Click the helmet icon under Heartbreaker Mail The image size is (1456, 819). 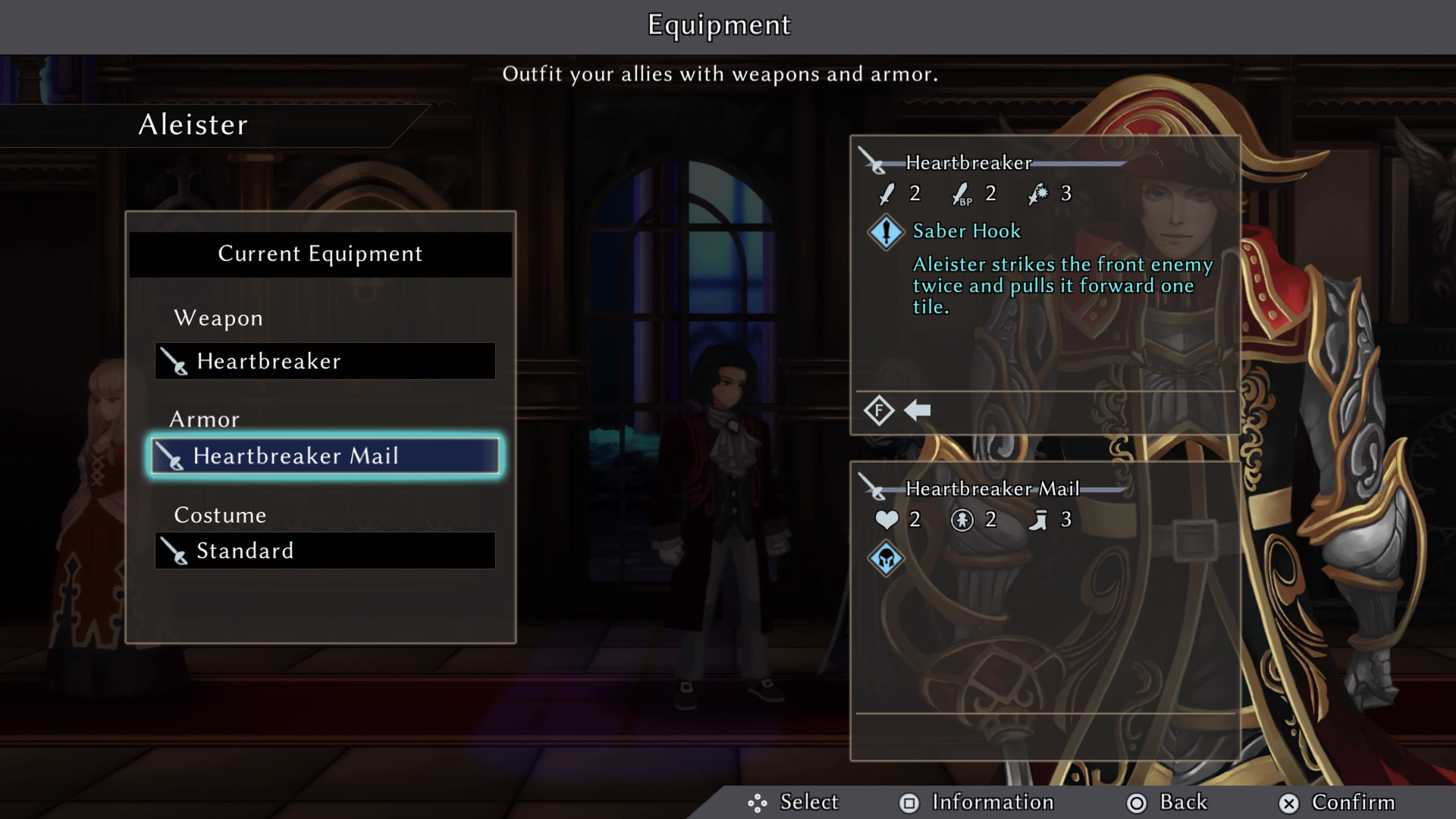(x=886, y=560)
